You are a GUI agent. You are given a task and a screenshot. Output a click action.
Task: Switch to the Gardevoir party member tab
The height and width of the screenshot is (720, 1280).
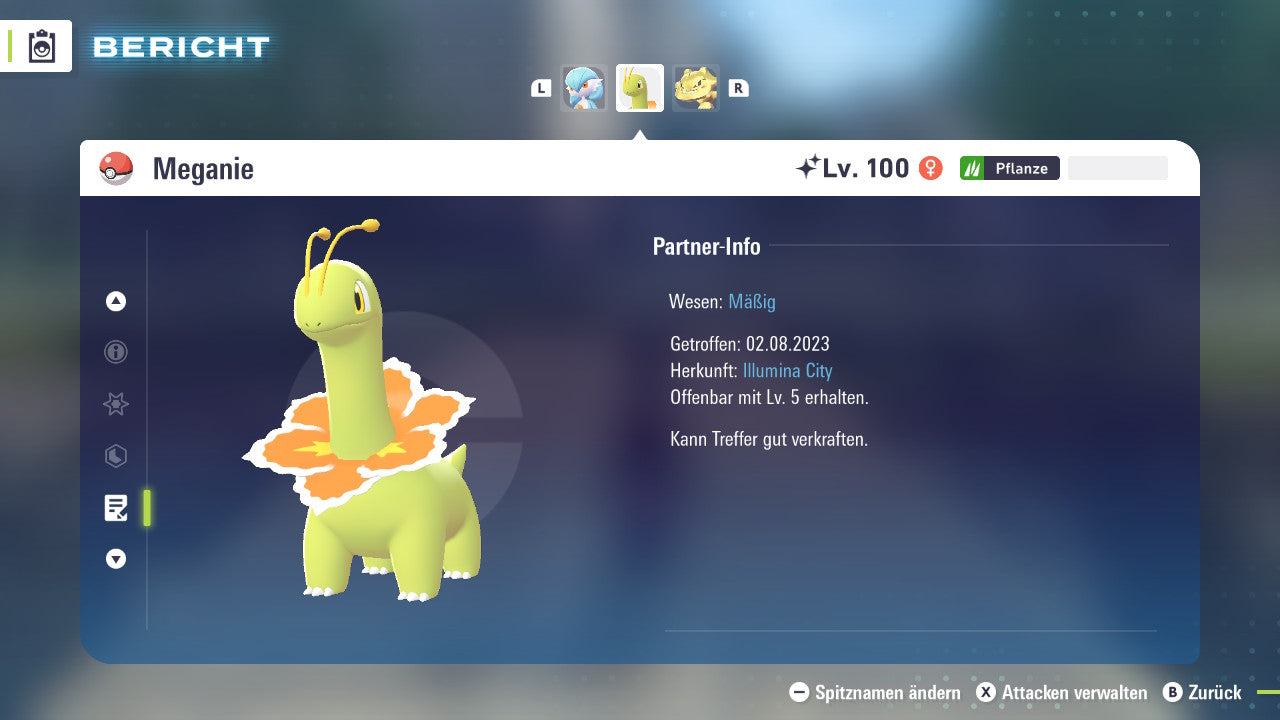coord(584,87)
